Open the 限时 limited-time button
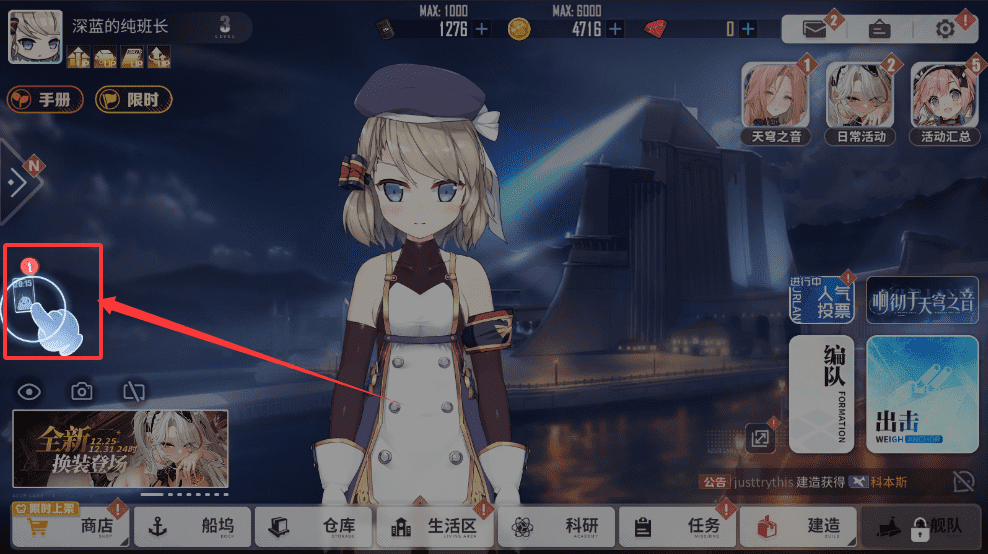Screen dimensions: 988x554 [133, 99]
